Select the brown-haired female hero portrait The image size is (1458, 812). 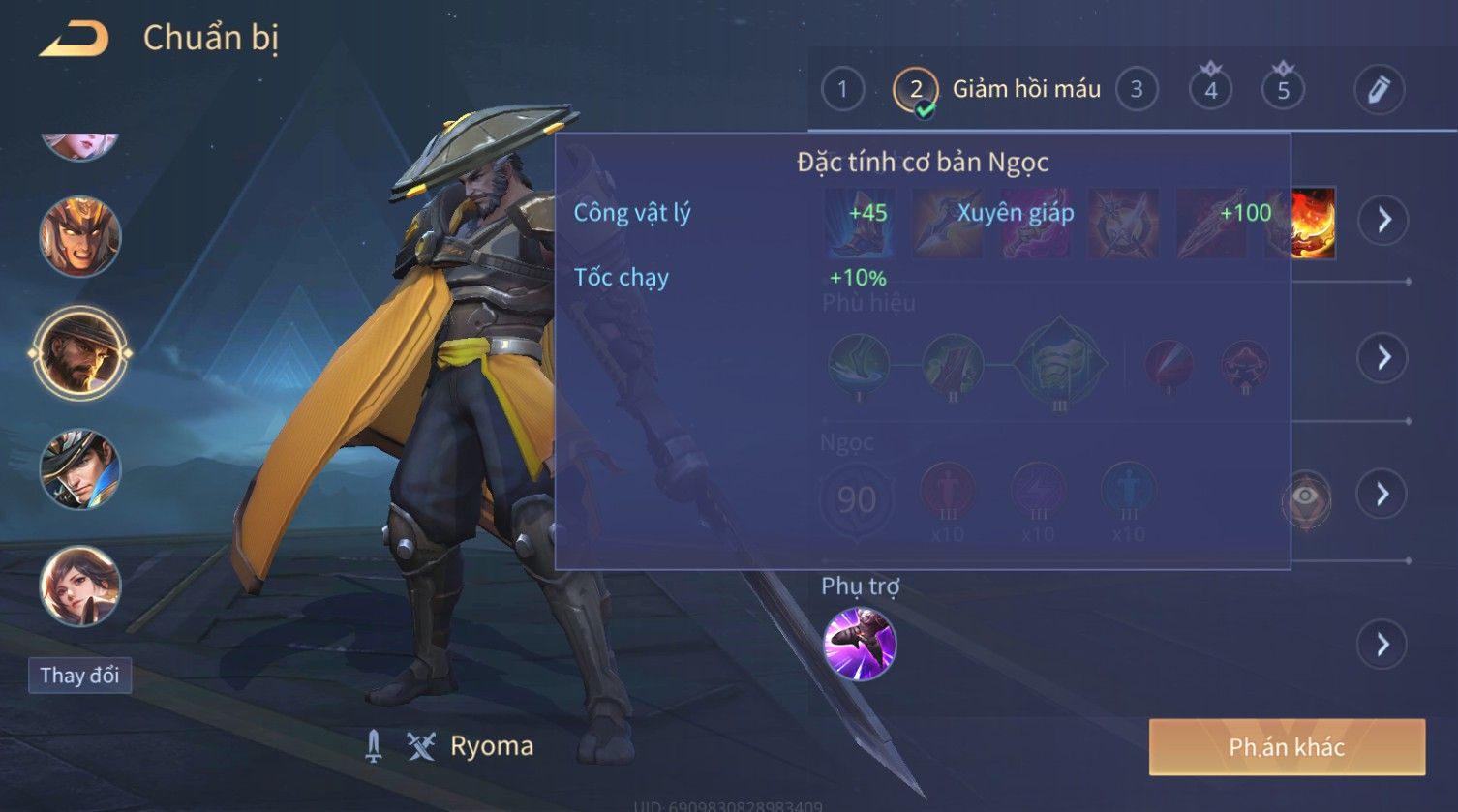[x=80, y=586]
